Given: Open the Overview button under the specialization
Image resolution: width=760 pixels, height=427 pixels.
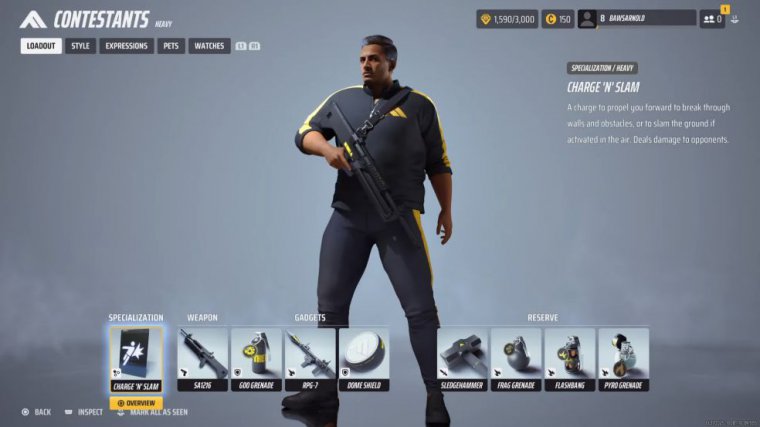Looking at the screenshot, I should 135,403.
